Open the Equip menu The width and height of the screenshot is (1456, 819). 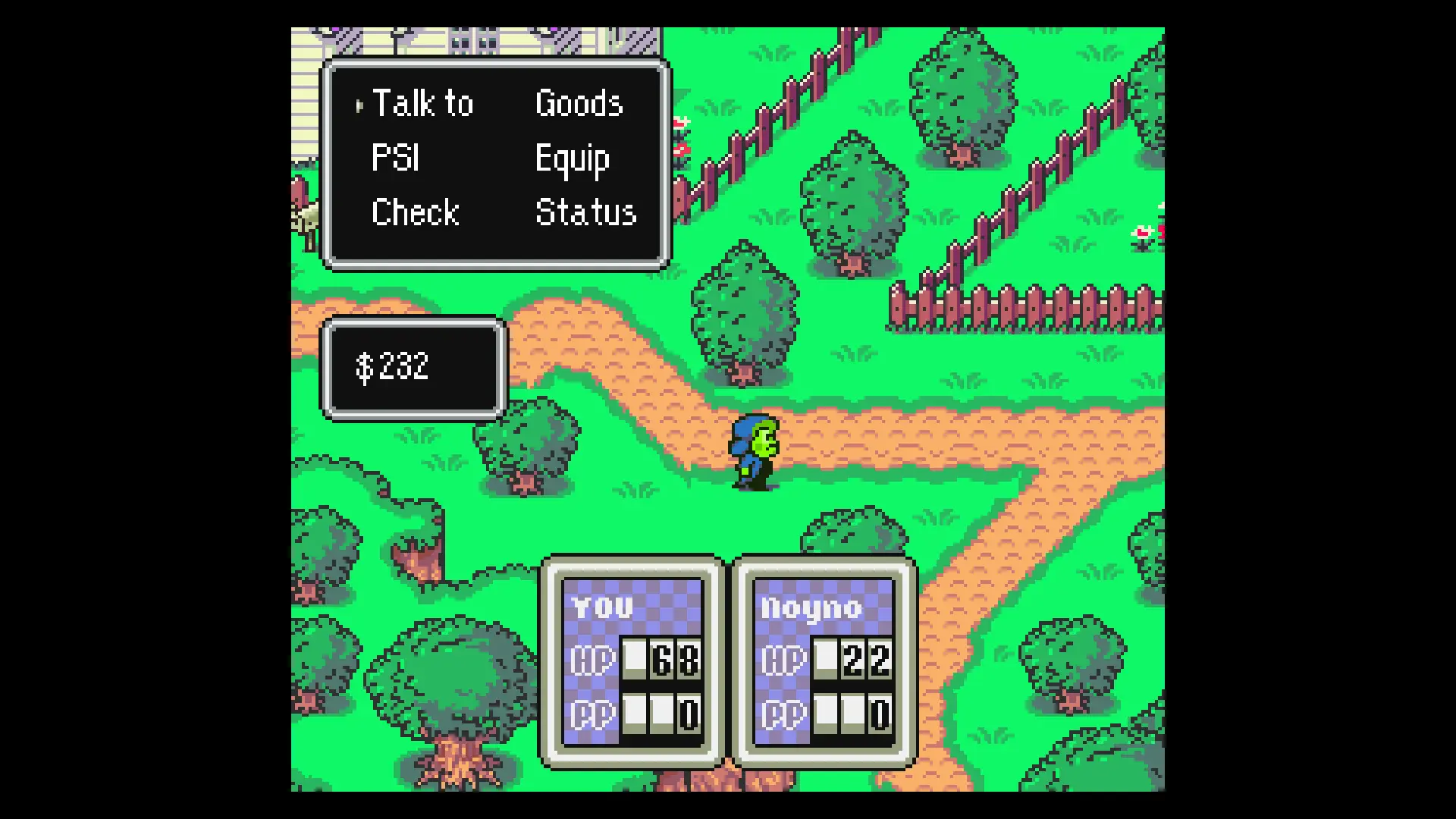(x=572, y=159)
